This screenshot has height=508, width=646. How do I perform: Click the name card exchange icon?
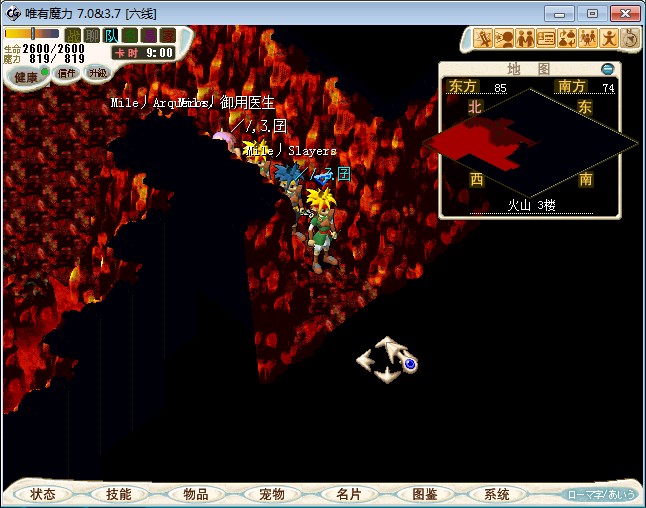point(546,39)
